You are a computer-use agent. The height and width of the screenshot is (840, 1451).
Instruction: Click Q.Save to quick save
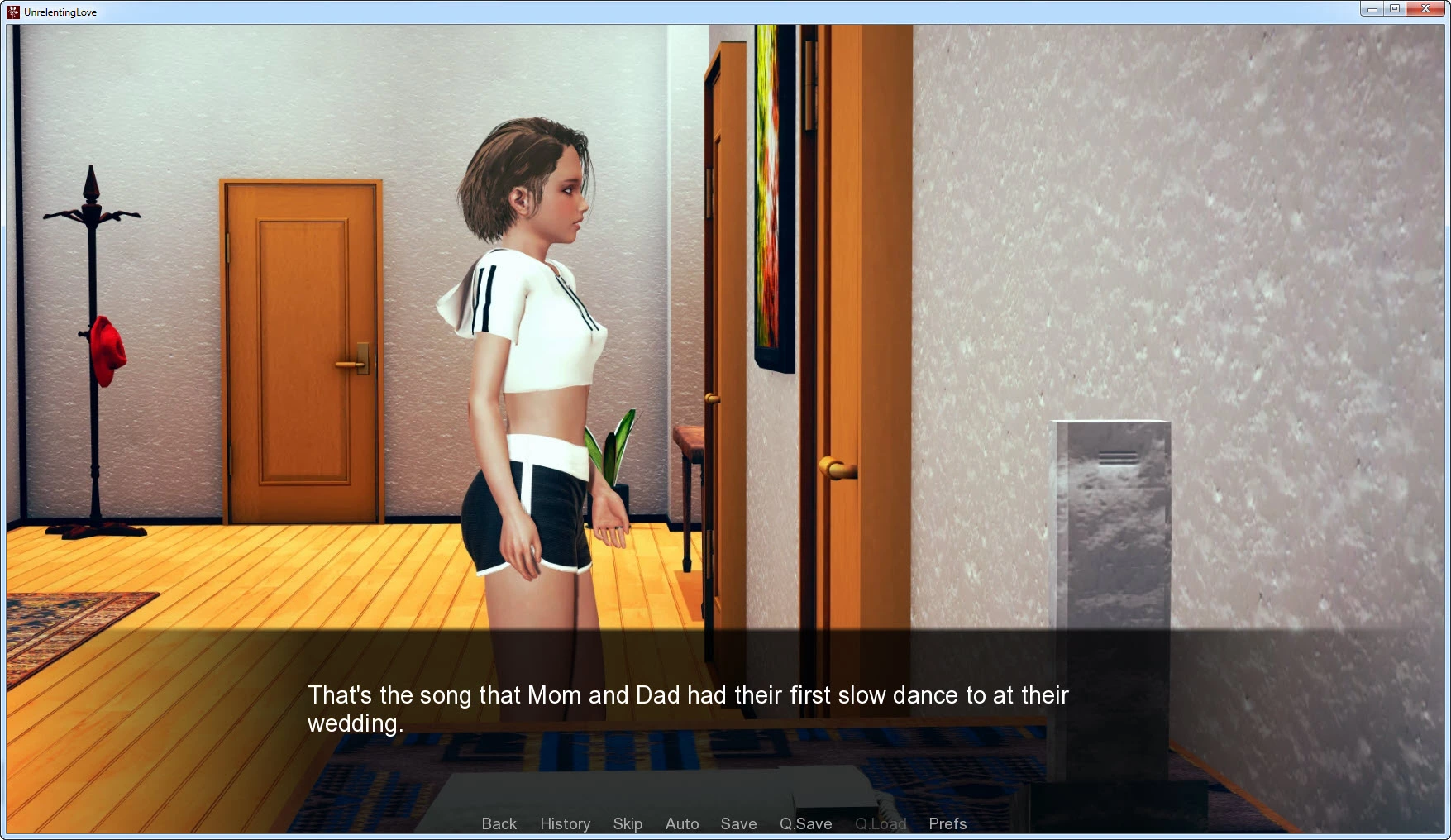(x=805, y=823)
